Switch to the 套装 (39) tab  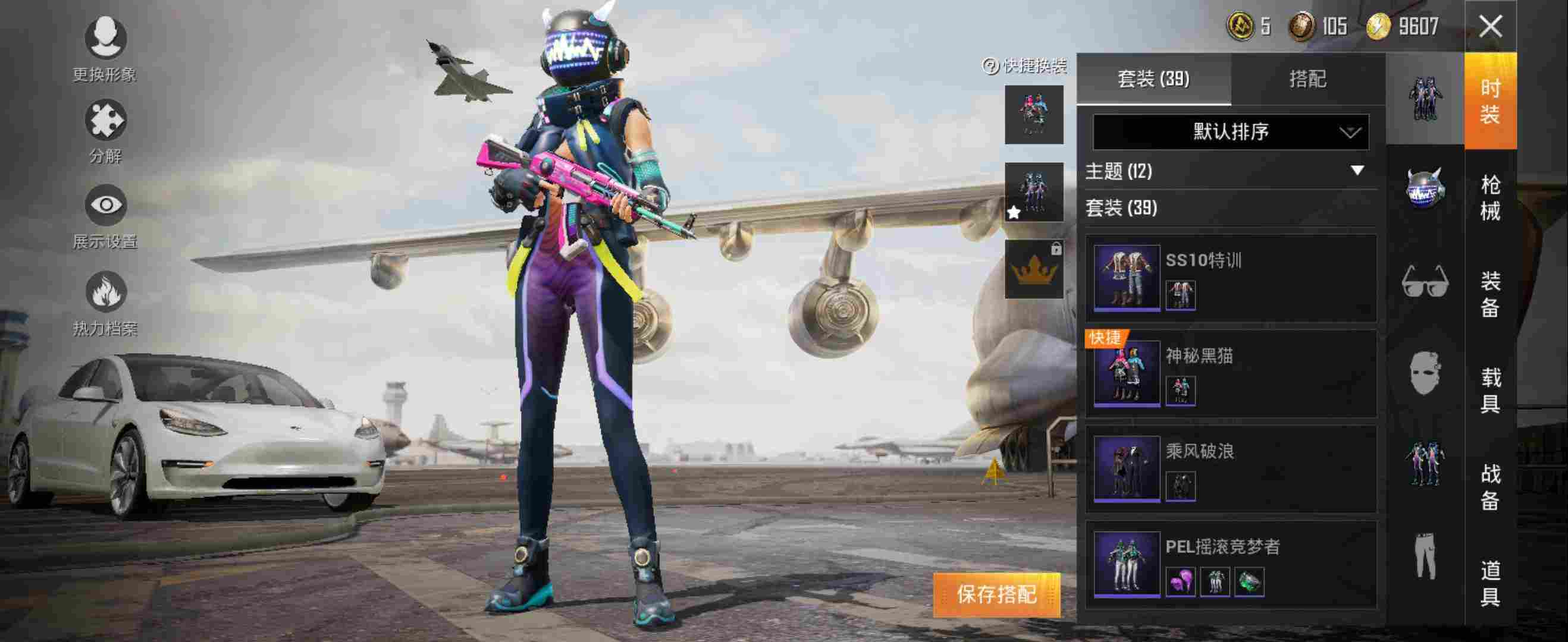1153,79
